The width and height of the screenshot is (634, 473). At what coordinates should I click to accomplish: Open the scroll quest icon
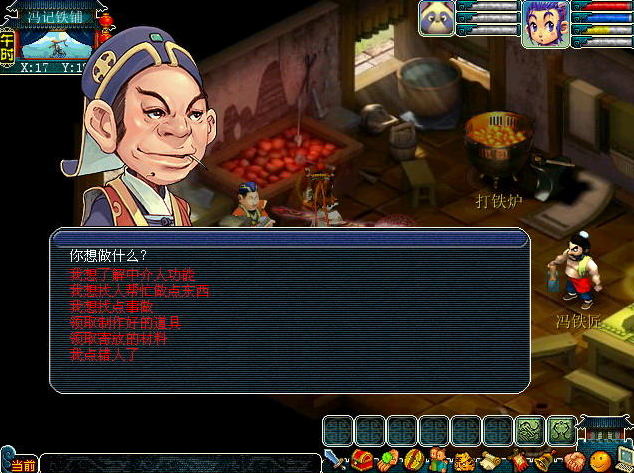click(x=490, y=461)
